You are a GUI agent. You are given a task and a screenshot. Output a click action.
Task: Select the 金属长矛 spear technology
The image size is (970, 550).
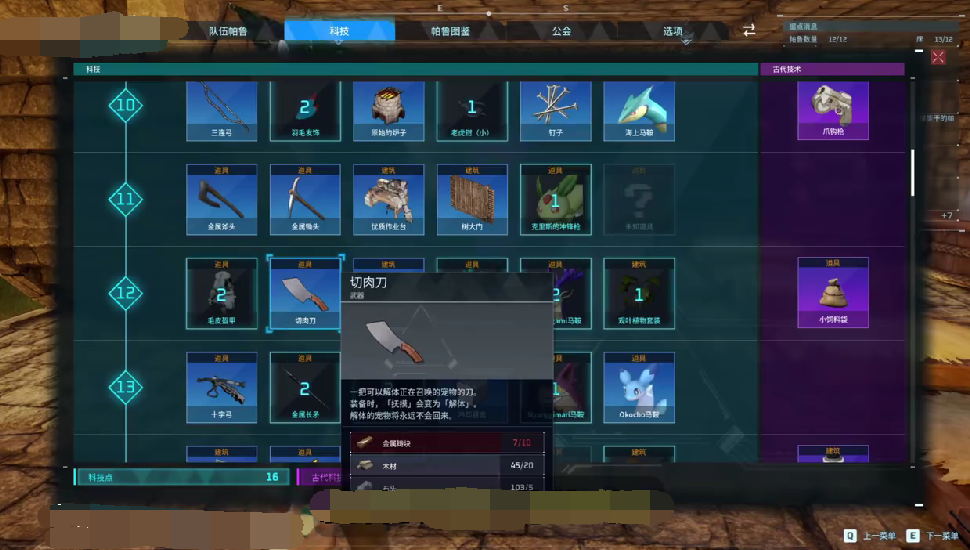[x=305, y=386]
